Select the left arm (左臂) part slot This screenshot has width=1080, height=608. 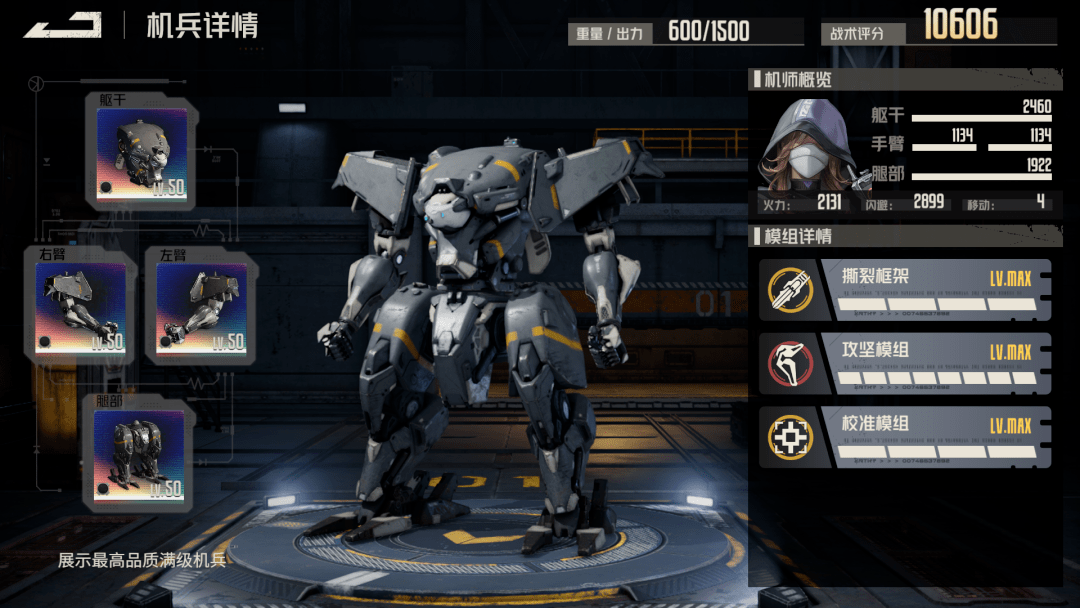click(201, 307)
